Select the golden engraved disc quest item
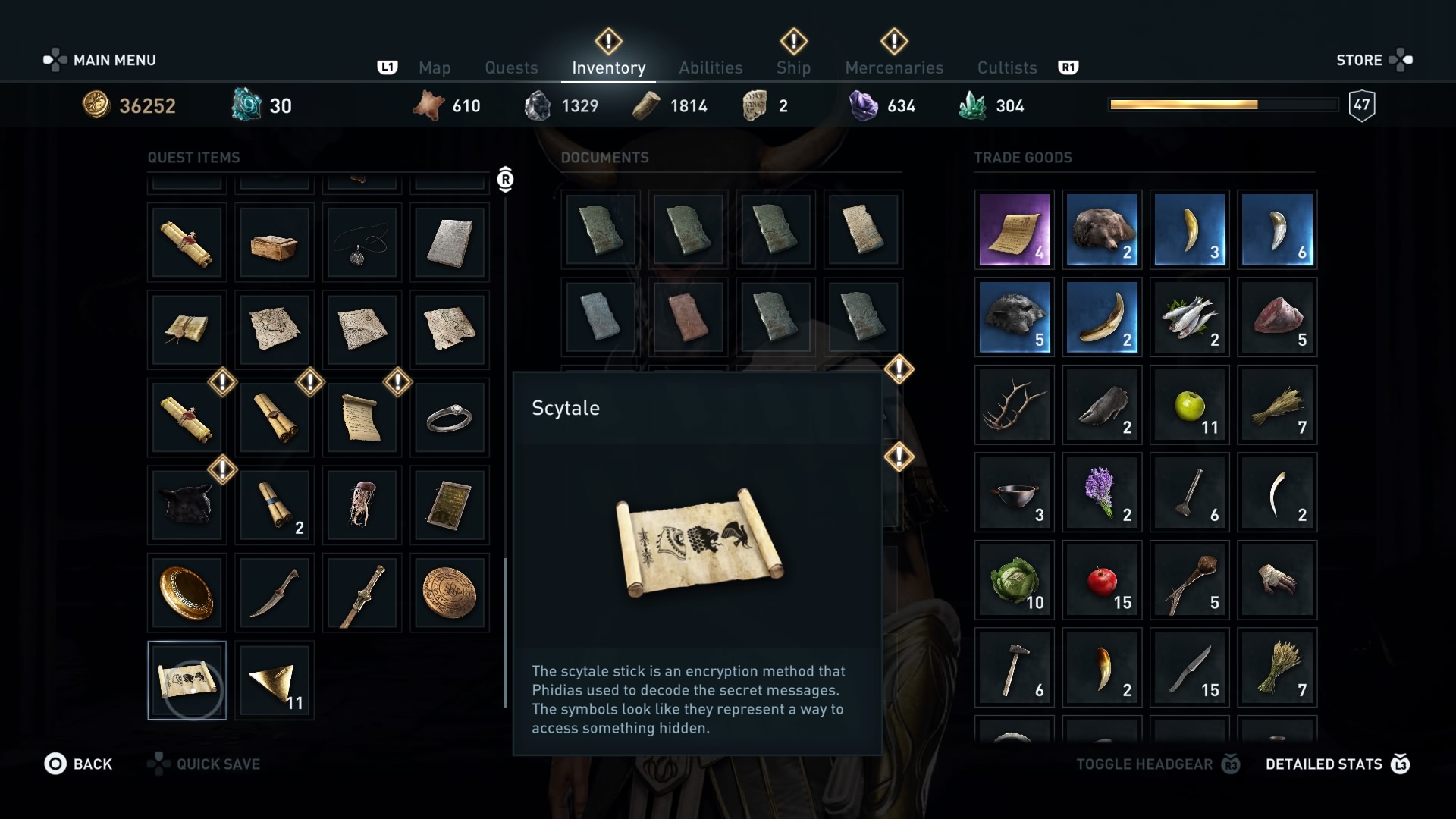This screenshot has height=819, width=1456. click(449, 592)
